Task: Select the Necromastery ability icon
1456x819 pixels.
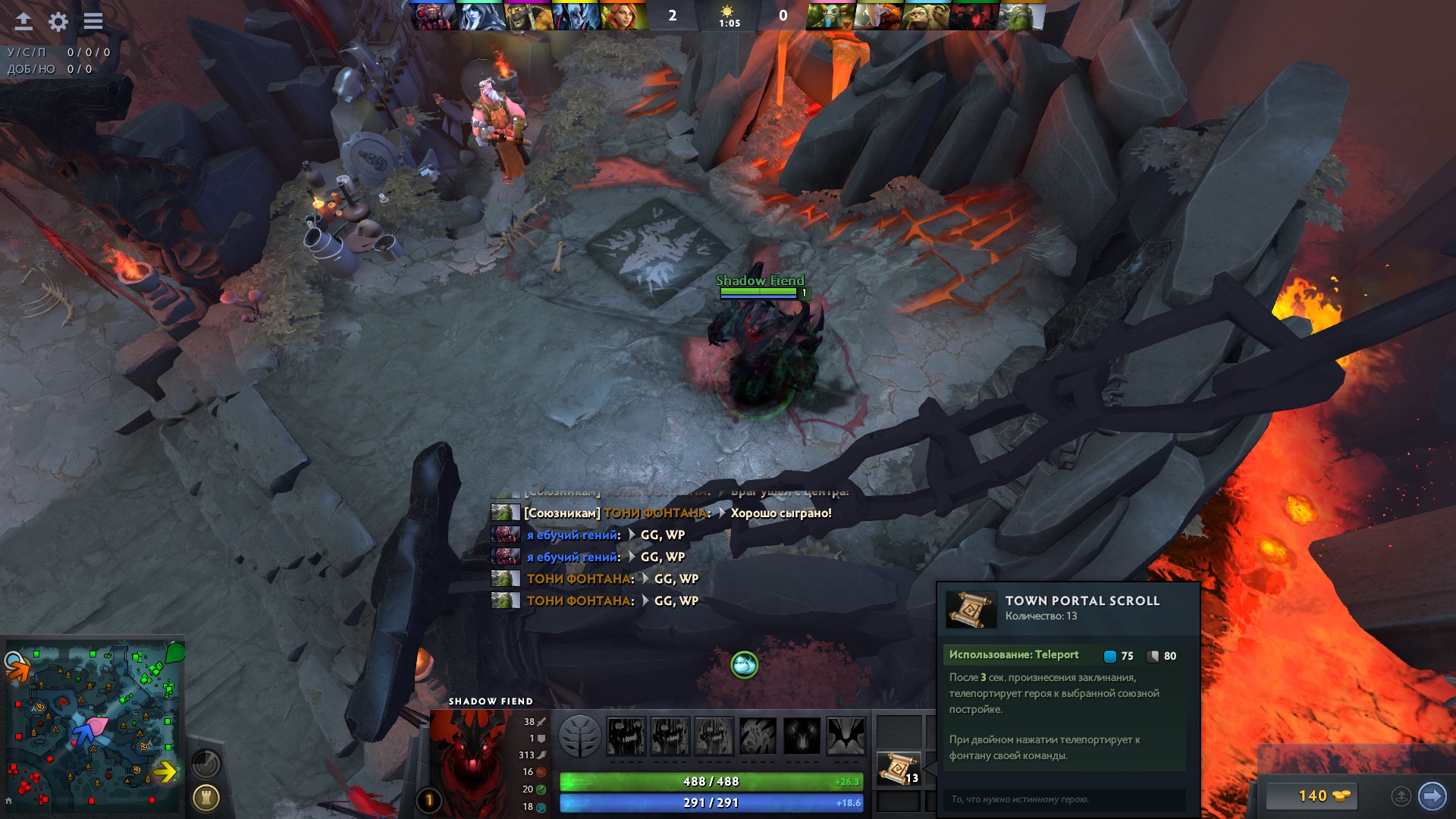Action: point(758,736)
